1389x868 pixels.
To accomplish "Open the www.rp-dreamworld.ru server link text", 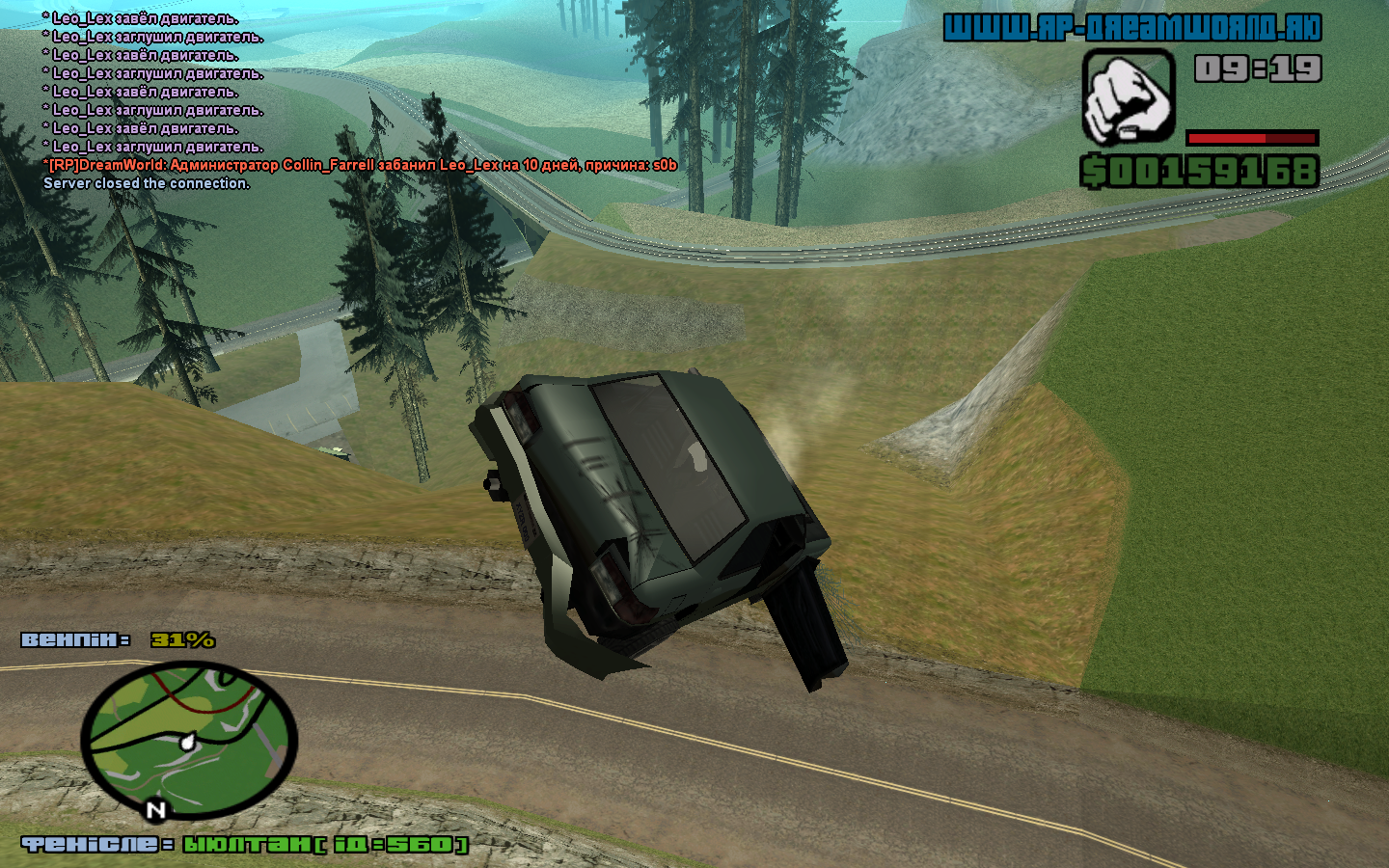I will [x=1131, y=28].
